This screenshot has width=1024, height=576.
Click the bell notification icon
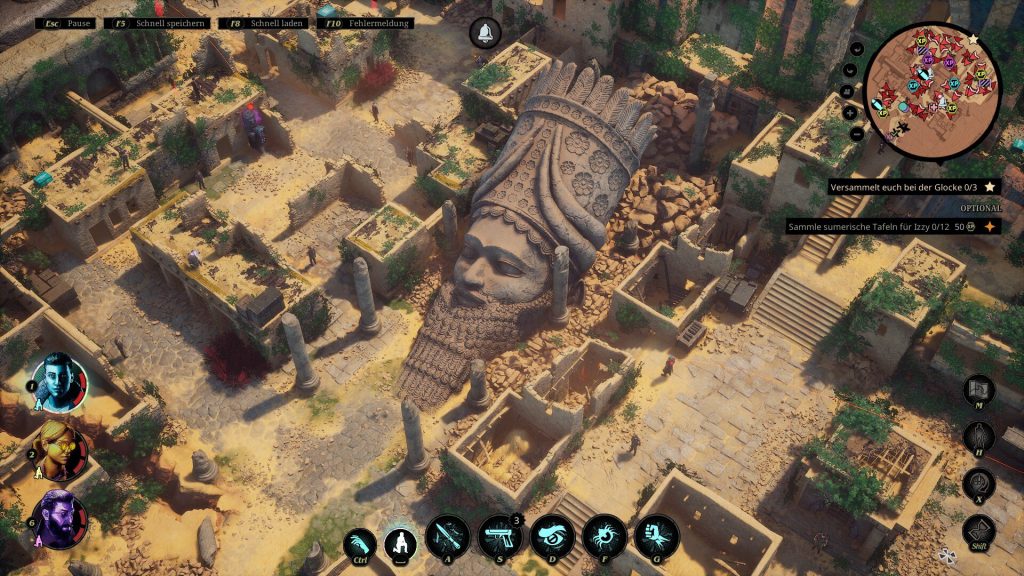[x=485, y=33]
